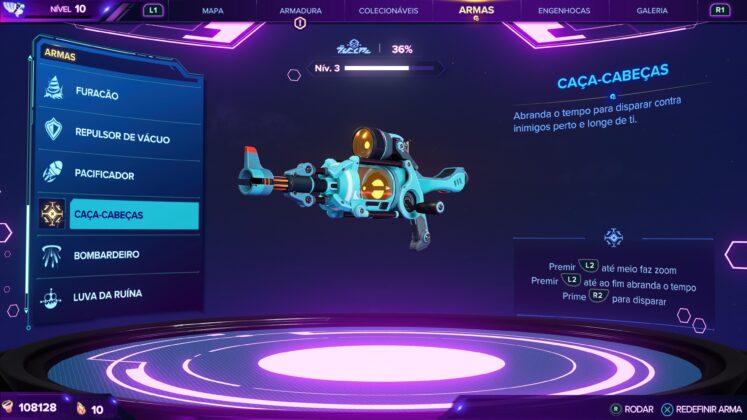
Task: Open the Galeria tab
Action: pos(652,11)
